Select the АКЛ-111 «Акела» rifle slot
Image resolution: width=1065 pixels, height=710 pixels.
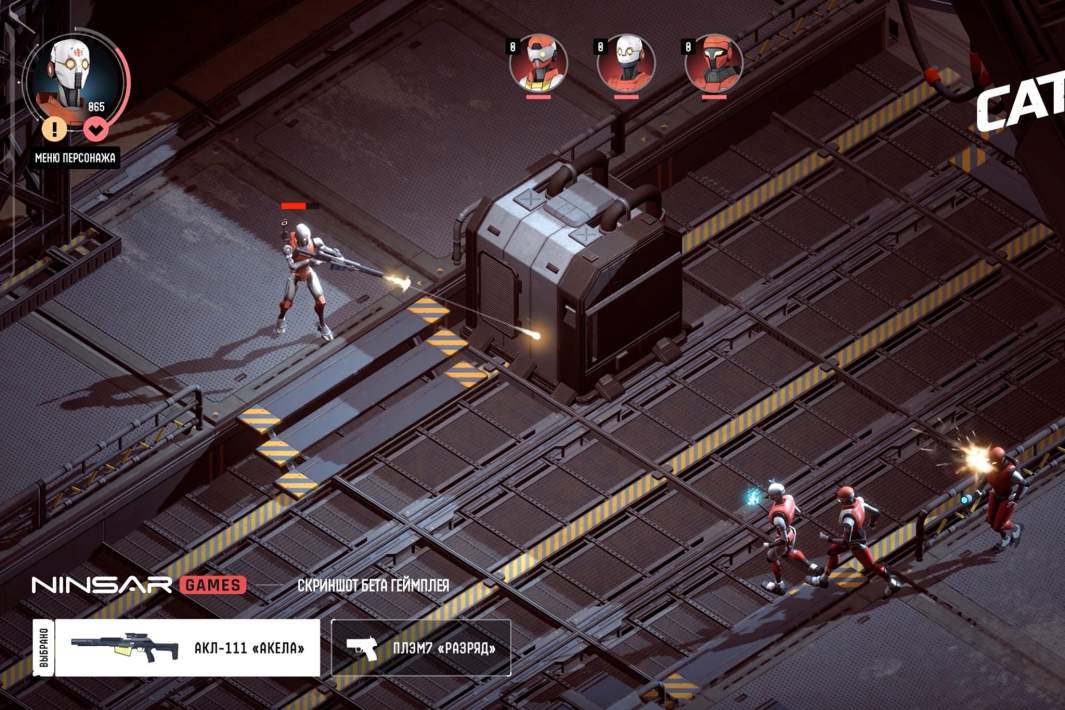pos(187,648)
